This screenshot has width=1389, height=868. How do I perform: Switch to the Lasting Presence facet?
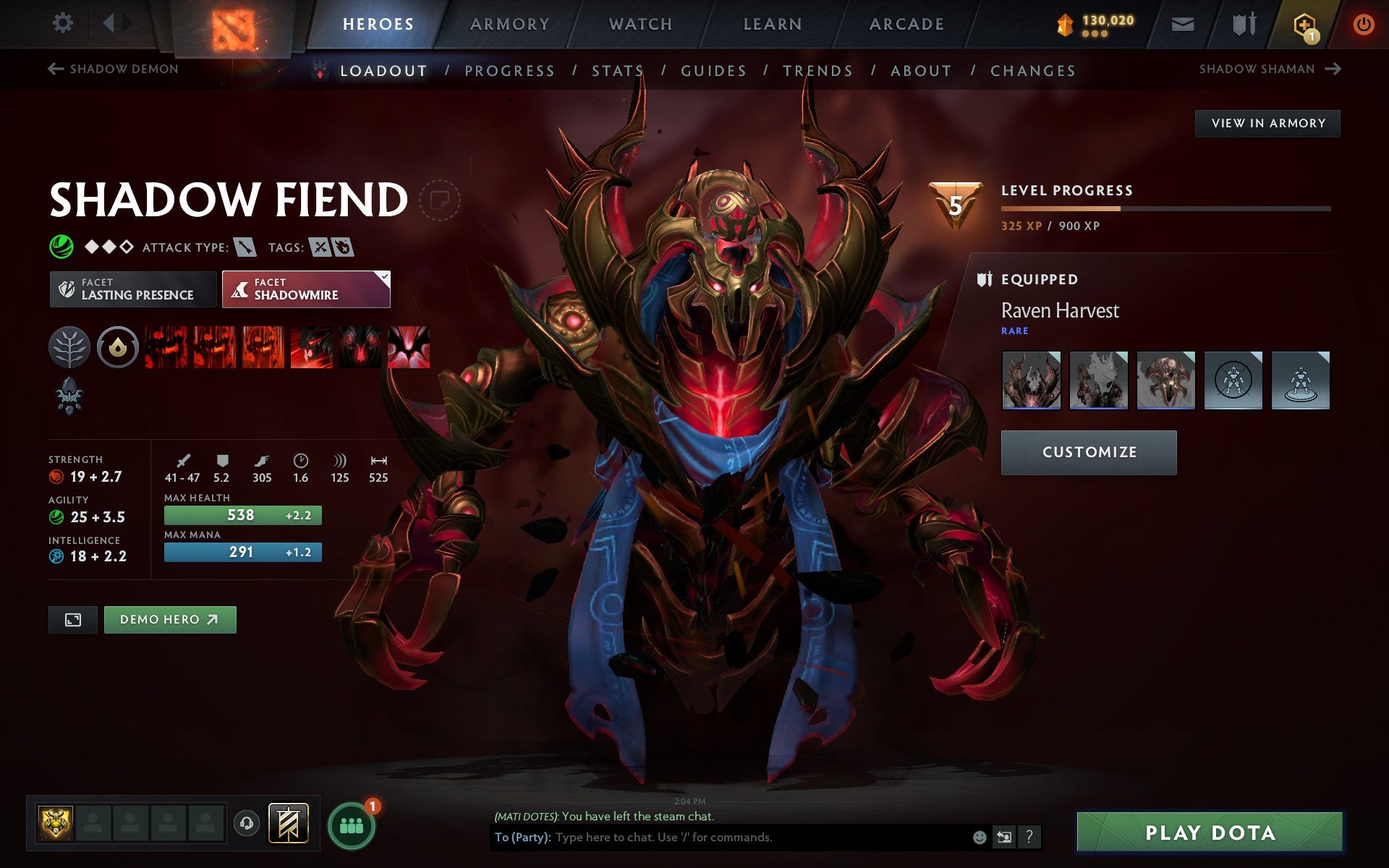pyautogui.click(x=132, y=289)
